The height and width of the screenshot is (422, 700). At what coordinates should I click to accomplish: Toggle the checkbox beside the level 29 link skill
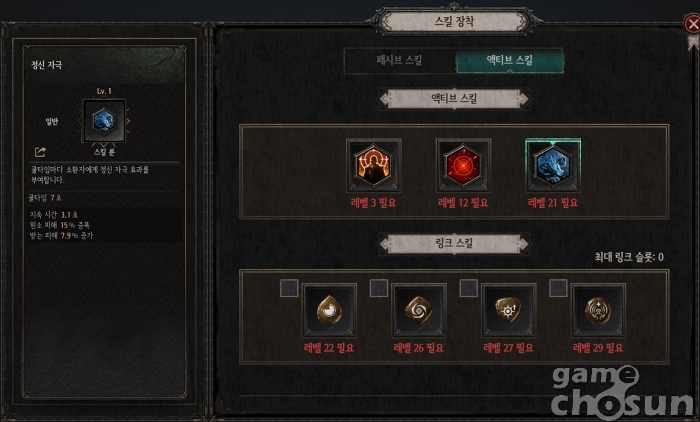point(559,289)
